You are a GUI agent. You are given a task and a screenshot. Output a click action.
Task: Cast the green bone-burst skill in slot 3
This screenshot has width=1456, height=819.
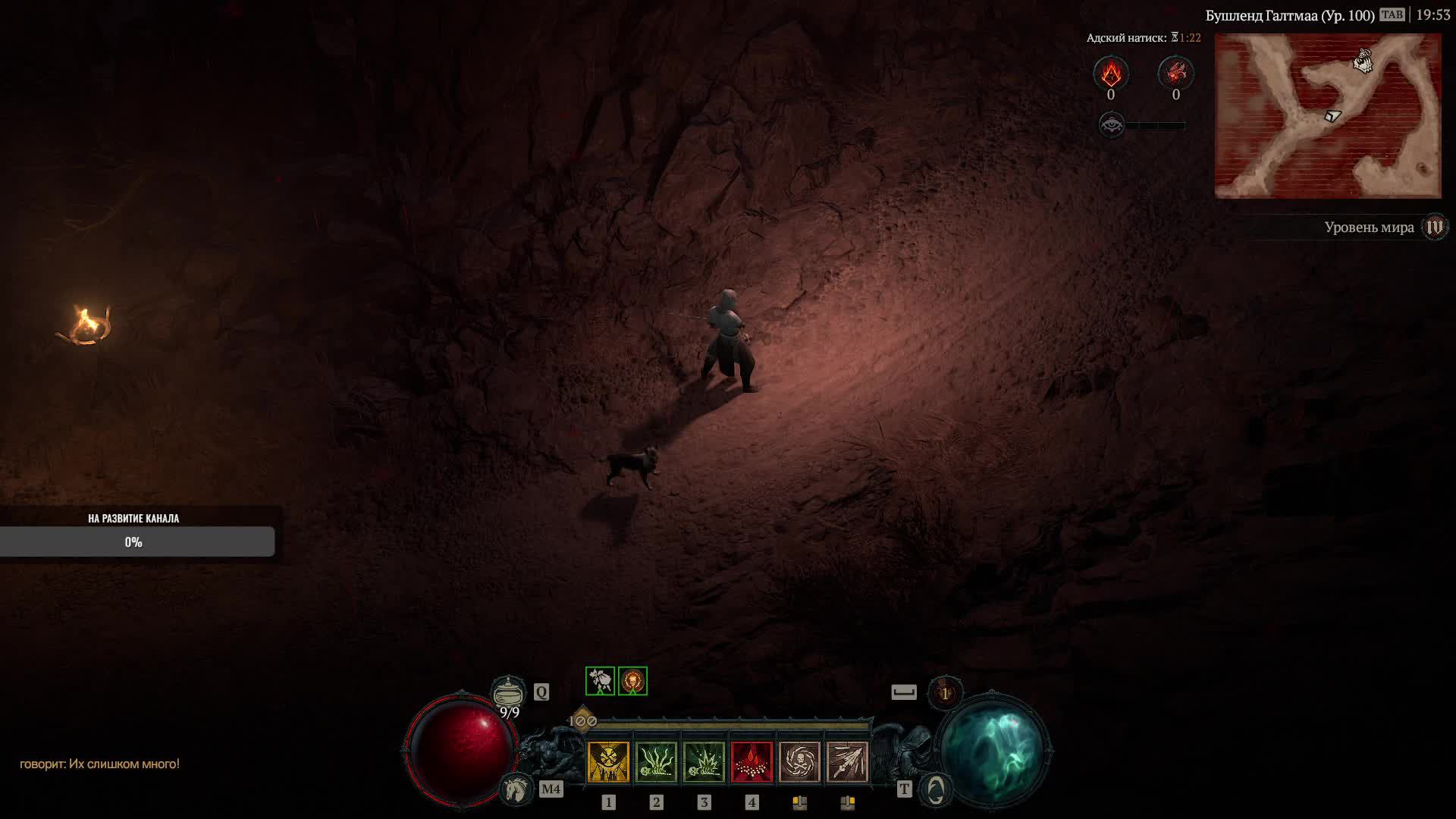coord(704,761)
